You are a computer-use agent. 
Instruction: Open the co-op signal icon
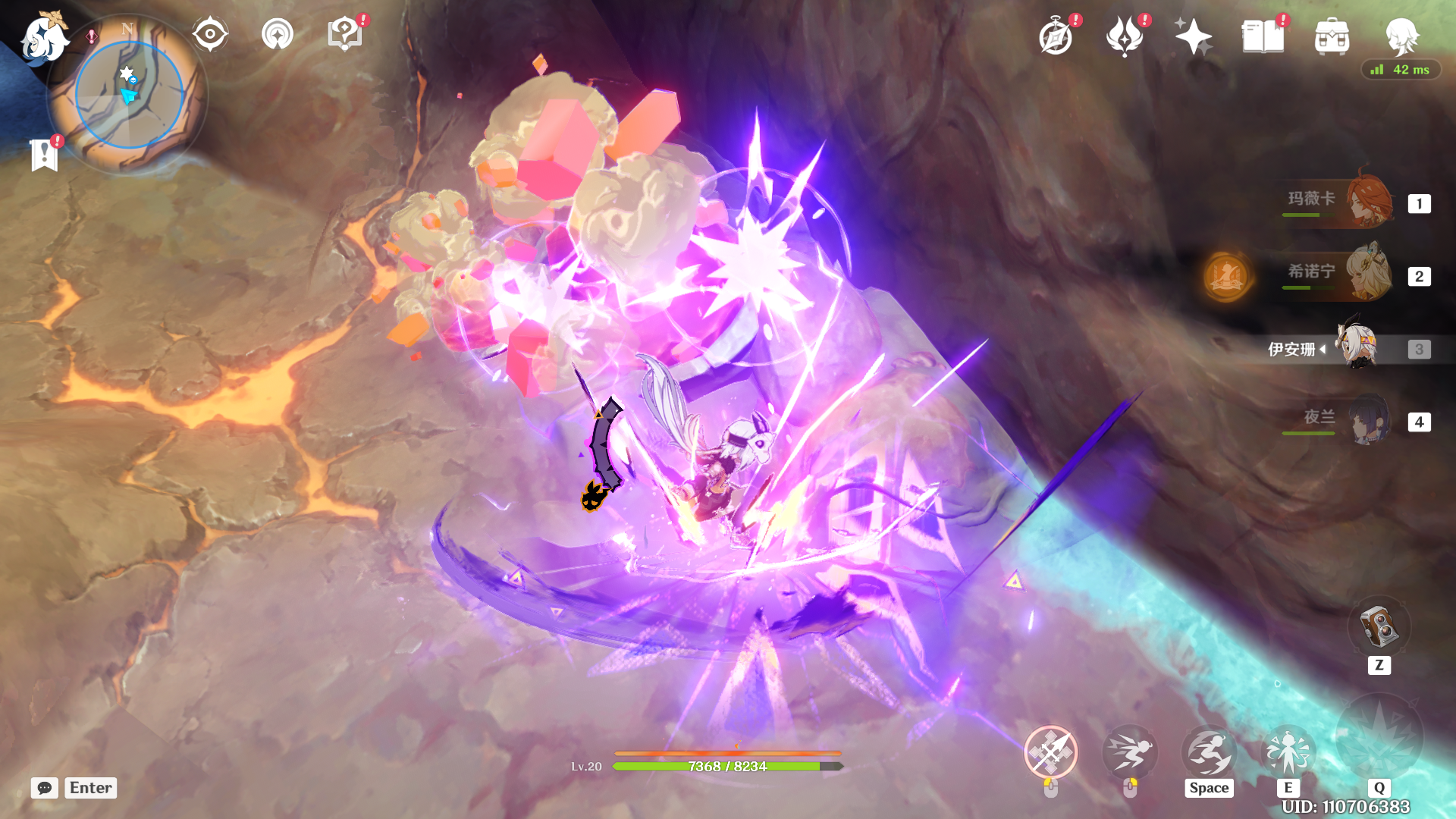[x=277, y=35]
